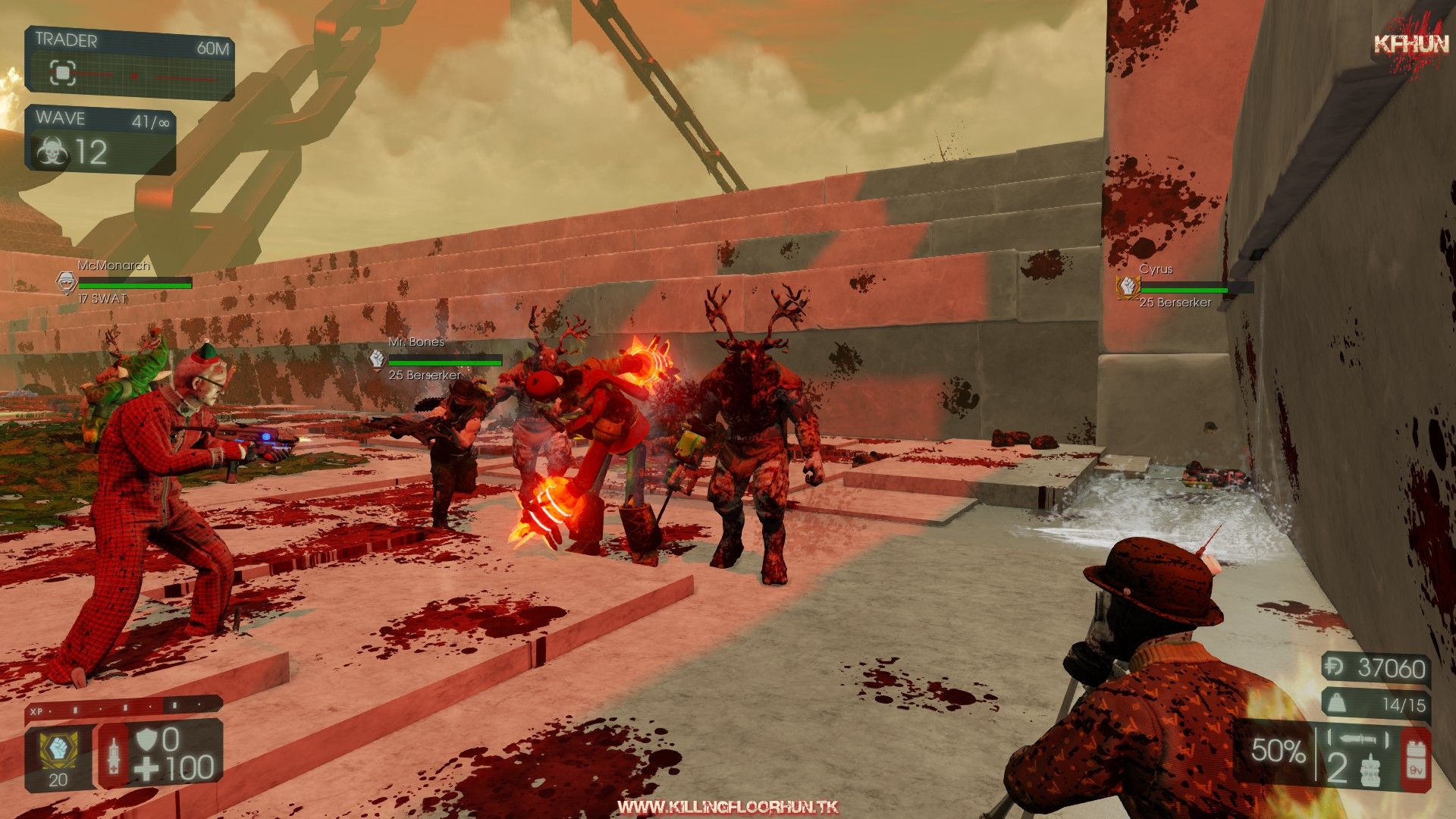Screen dimensions: 1456x819
Task: Select Mr. Bones' Berserker perk badge
Action: (377, 359)
